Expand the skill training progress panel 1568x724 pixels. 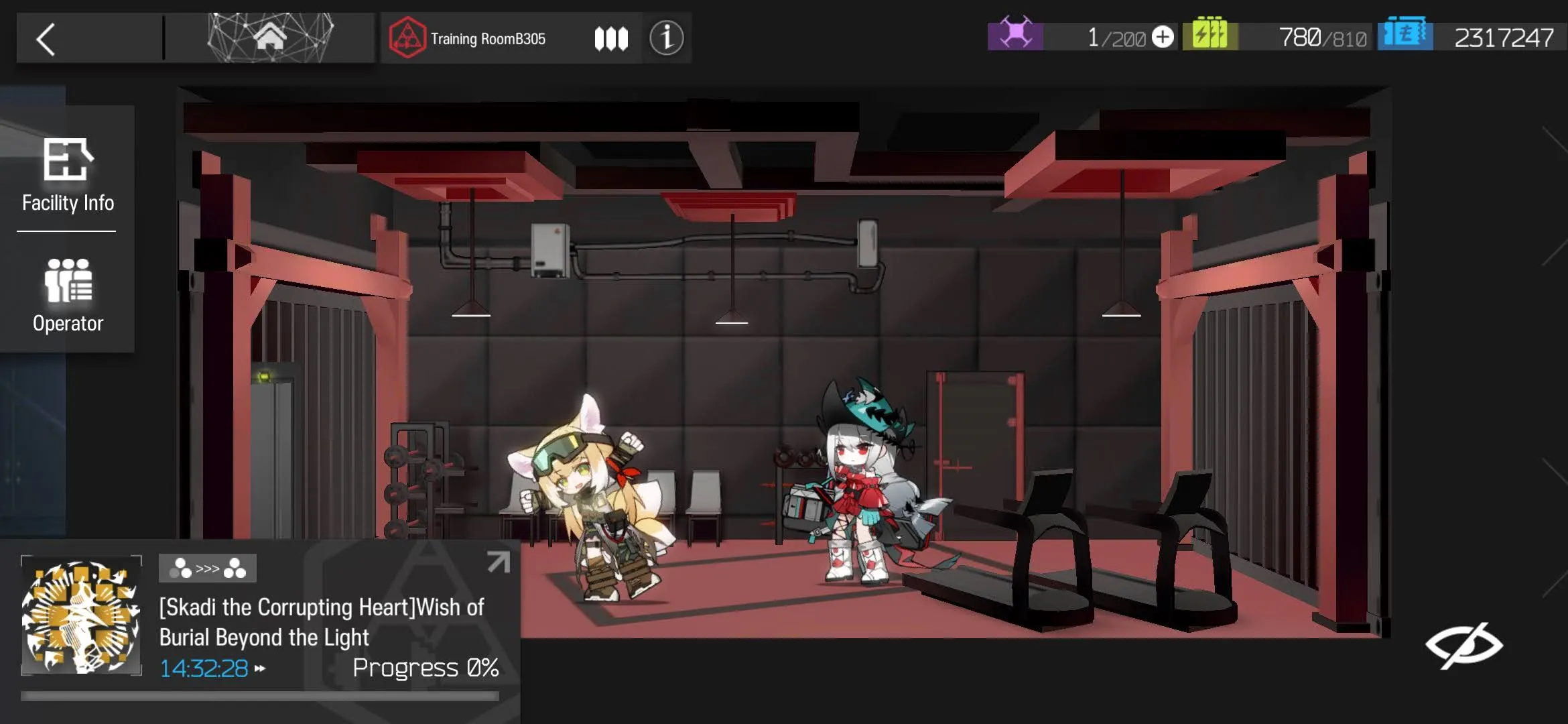point(498,562)
